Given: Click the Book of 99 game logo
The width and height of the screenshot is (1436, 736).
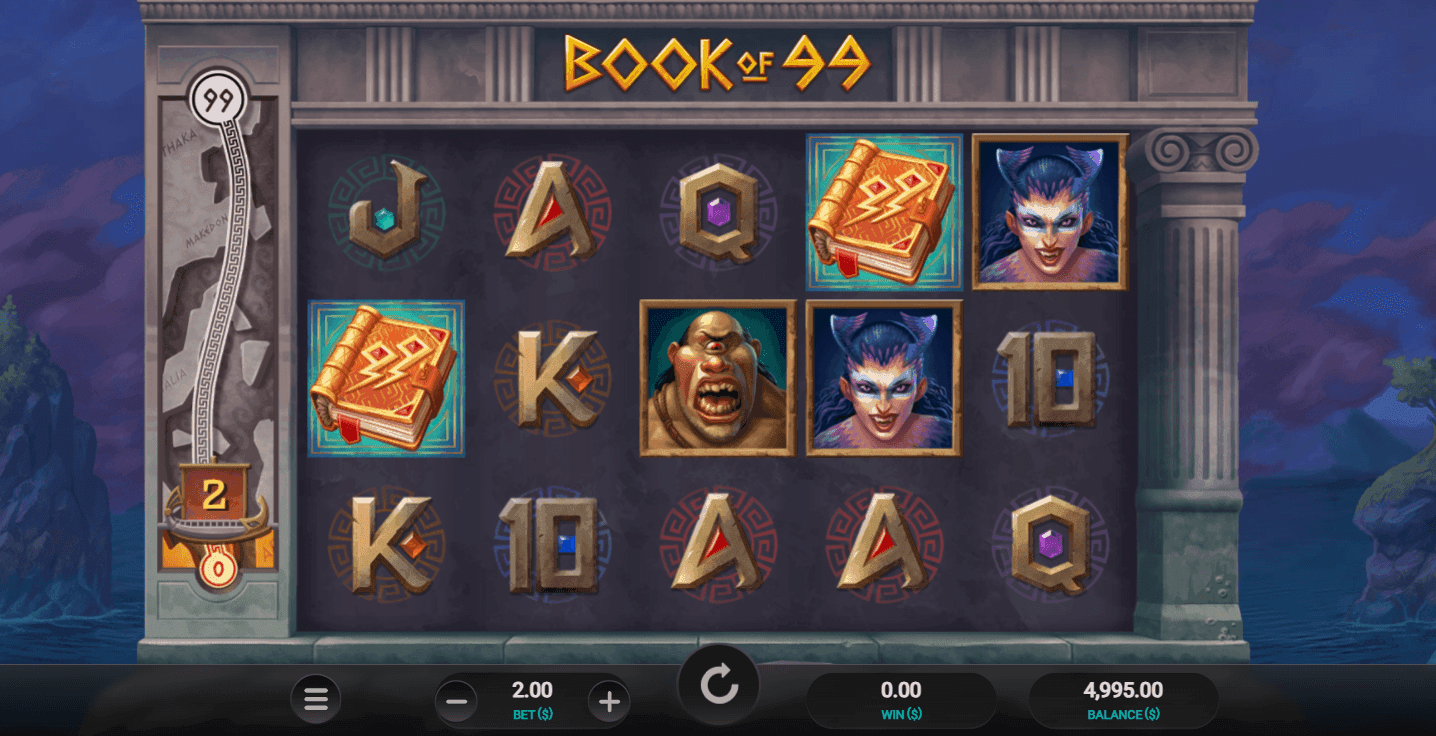Looking at the screenshot, I should coord(716,60).
